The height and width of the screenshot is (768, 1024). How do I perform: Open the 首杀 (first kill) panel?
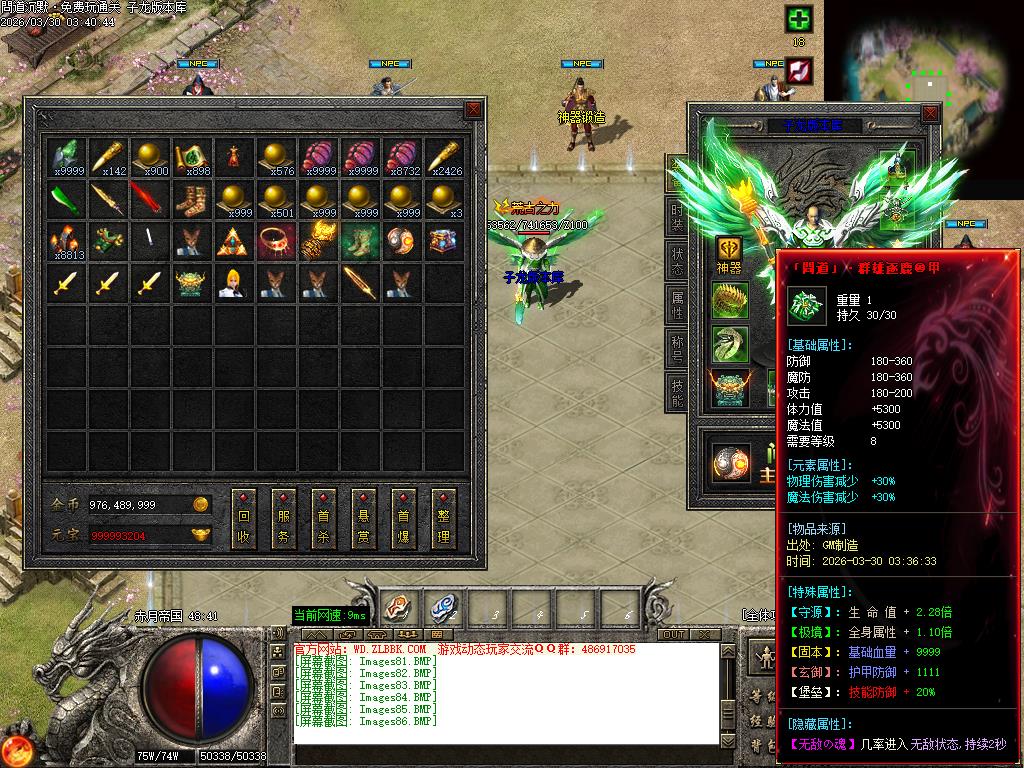(323, 518)
